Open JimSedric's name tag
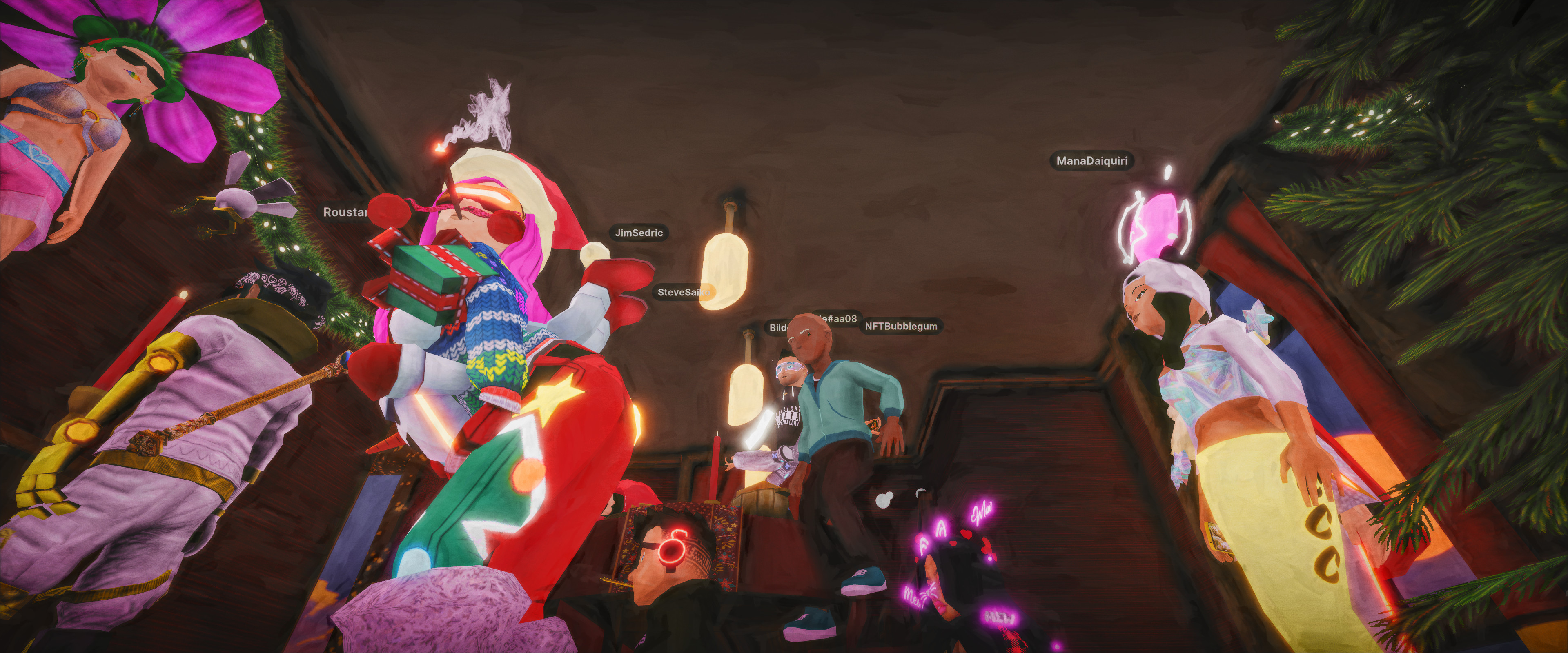 click(639, 233)
